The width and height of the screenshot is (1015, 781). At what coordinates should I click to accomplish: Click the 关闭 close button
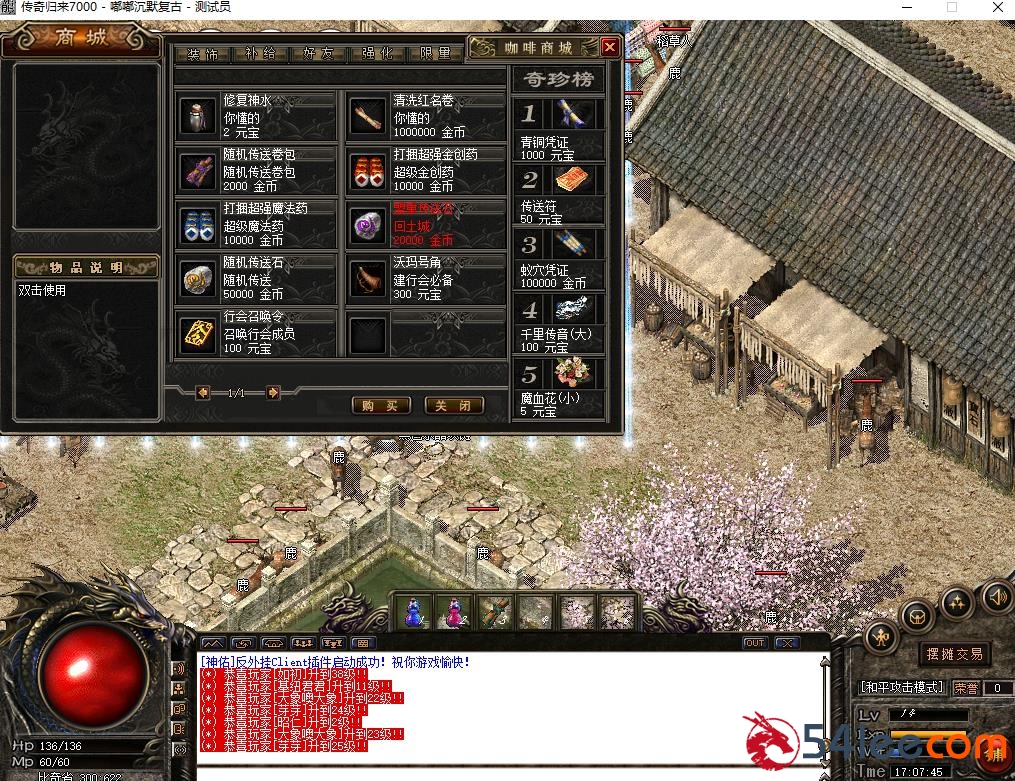[x=453, y=405]
